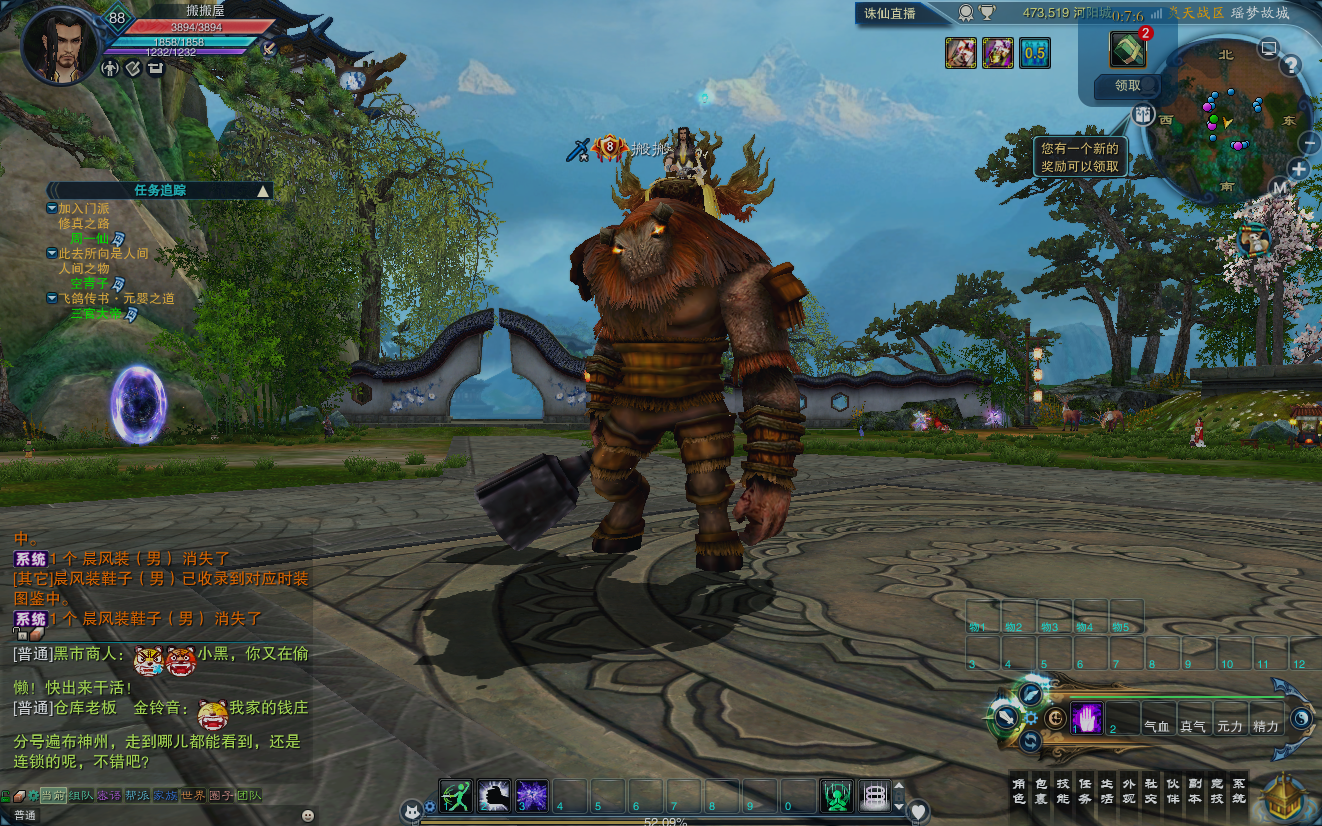The height and width of the screenshot is (826, 1322).
Task: Collapse the 加入门派 quest entry
Action: click(51, 208)
